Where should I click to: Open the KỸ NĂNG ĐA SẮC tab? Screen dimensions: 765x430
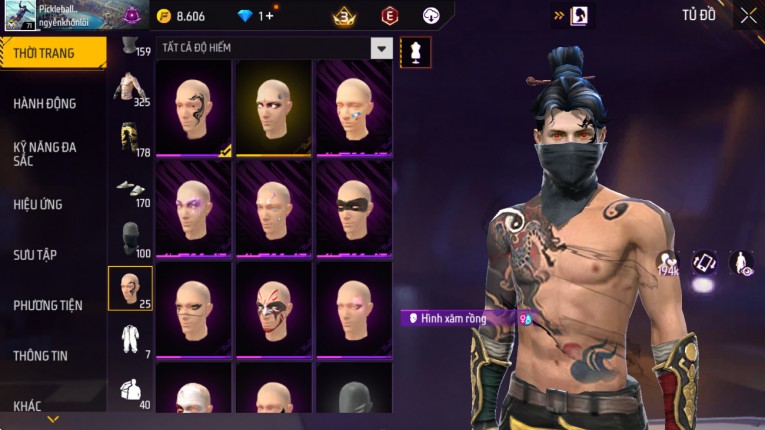tap(45, 153)
